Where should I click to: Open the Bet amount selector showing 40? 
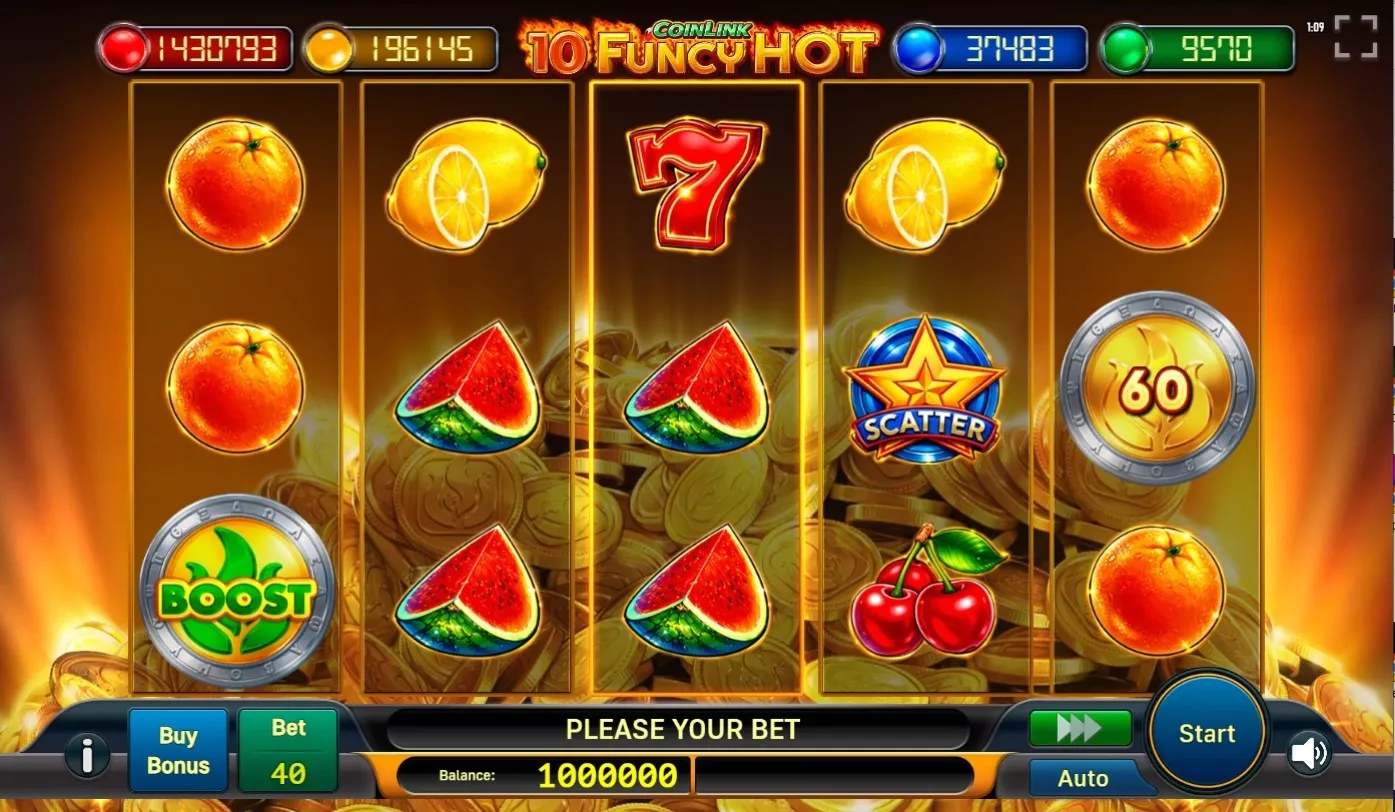[287, 749]
